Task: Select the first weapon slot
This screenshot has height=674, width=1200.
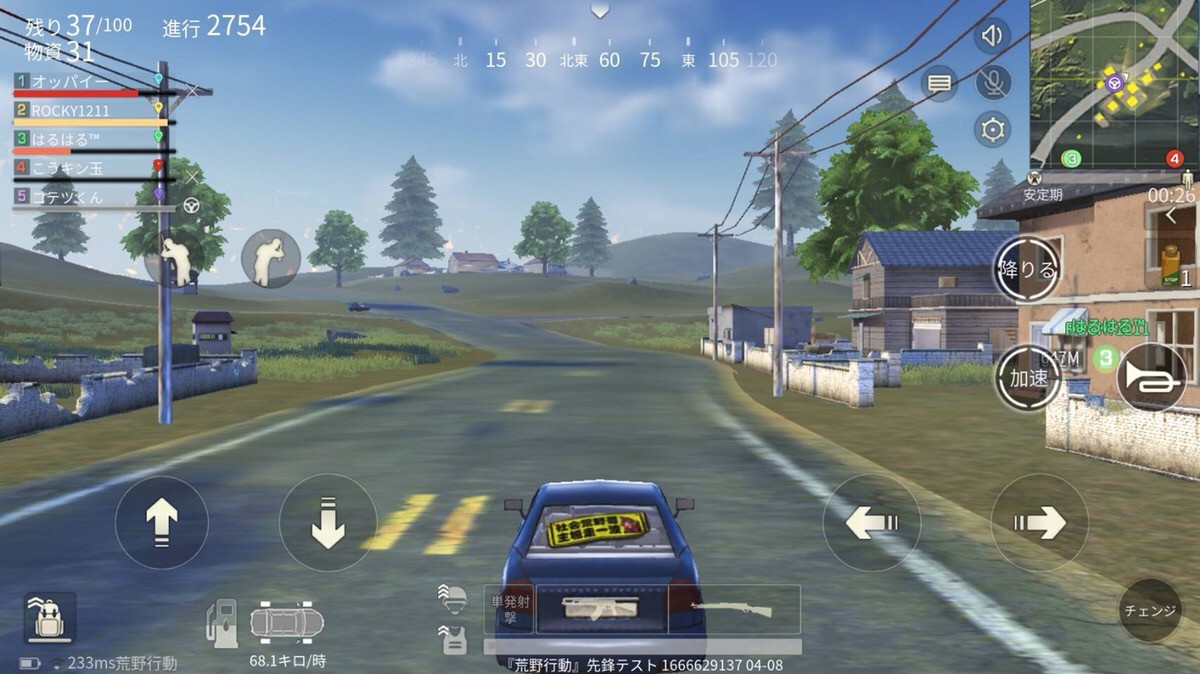Action: point(600,609)
